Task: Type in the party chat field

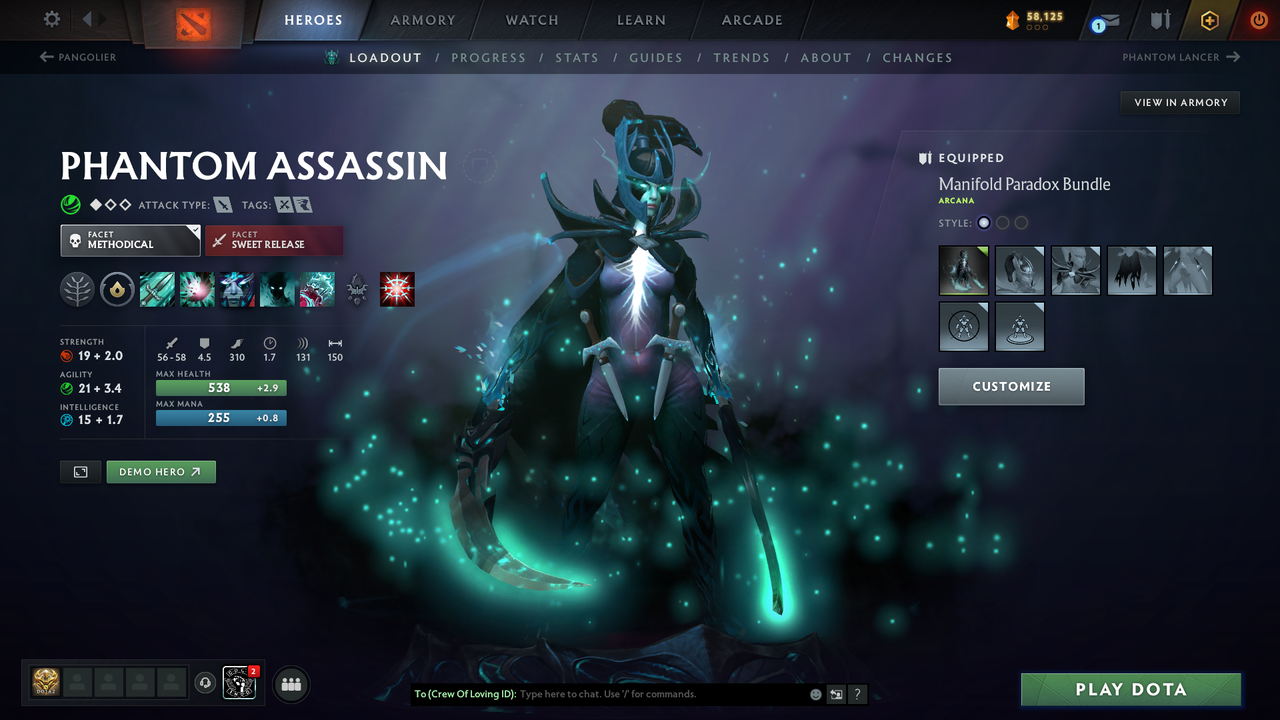Action: click(x=620, y=693)
